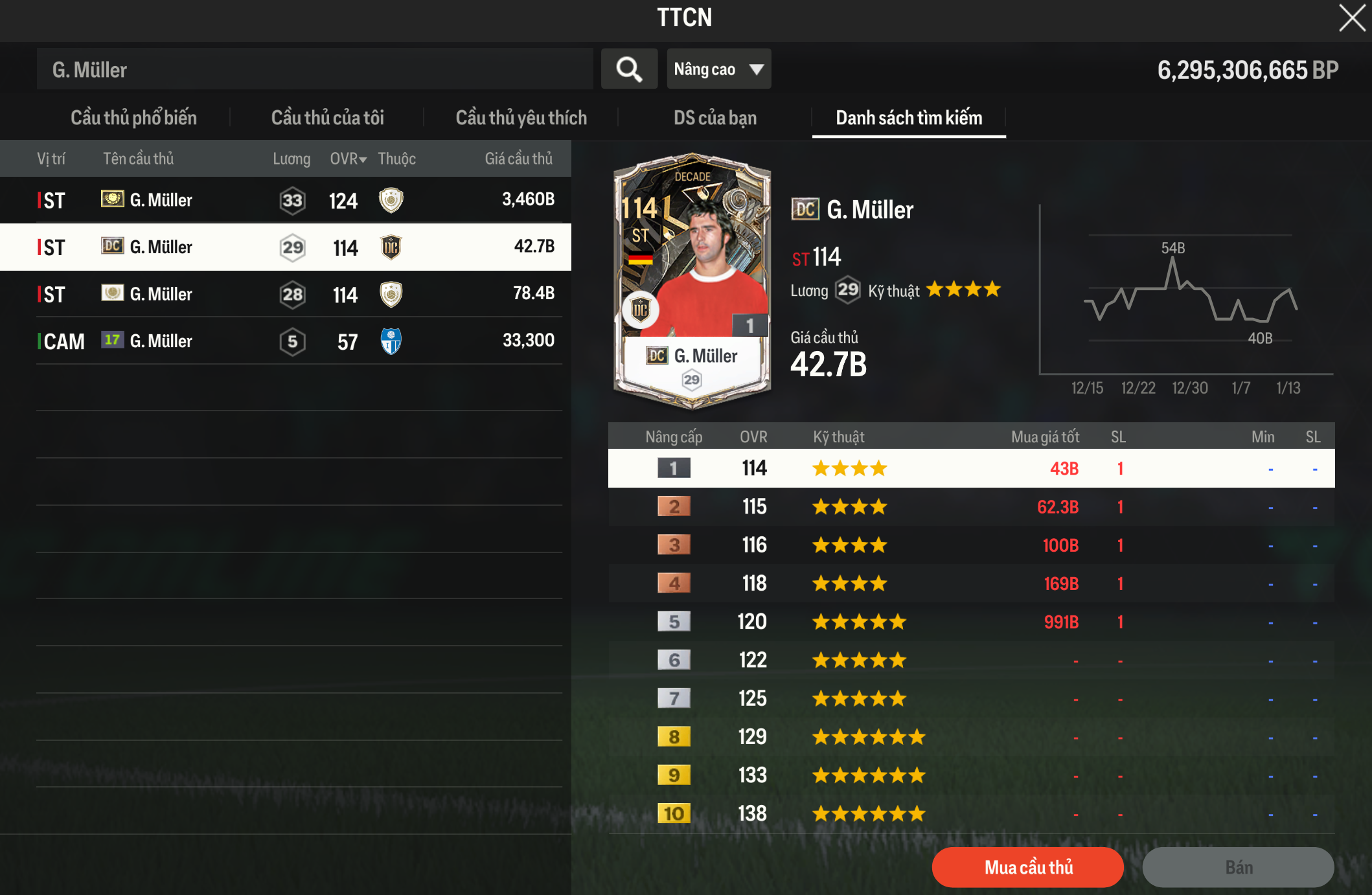This screenshot has height=895, width=1372.
Task: Buy player with Mua cầu thủ button
Action: pyautogui.click(x=1027, y=867)
